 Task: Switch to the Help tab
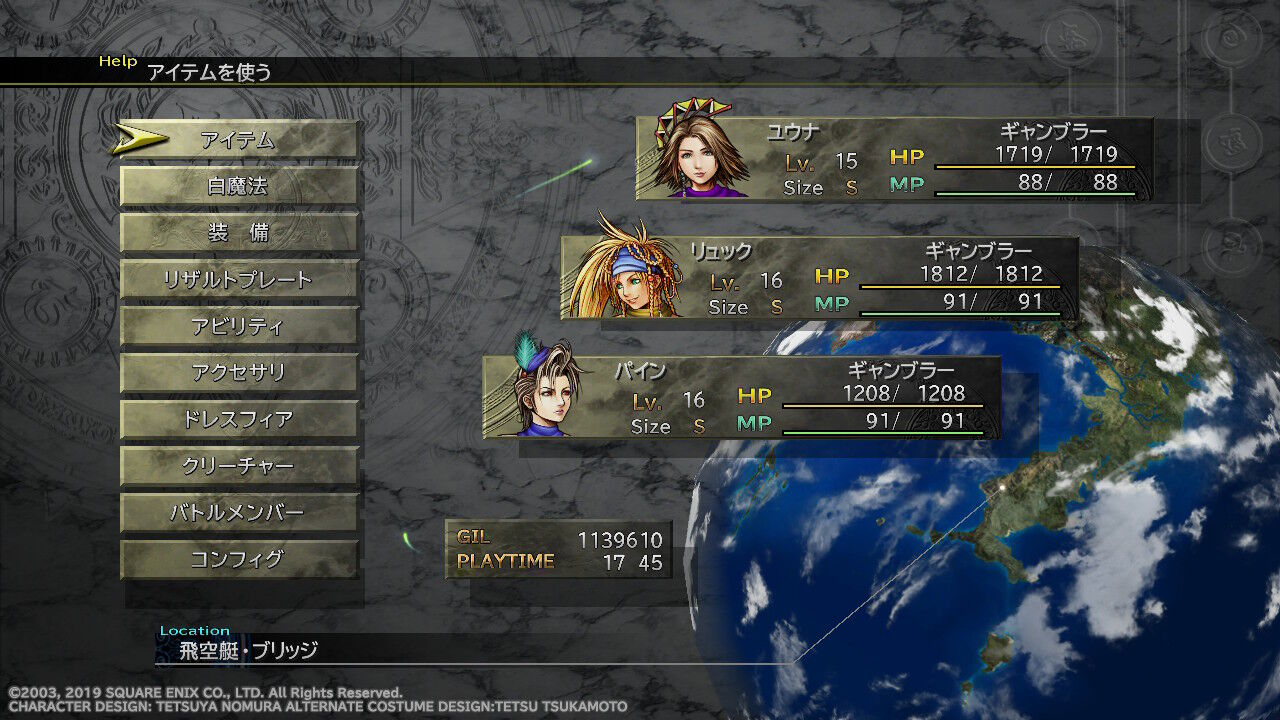(120, 61)
